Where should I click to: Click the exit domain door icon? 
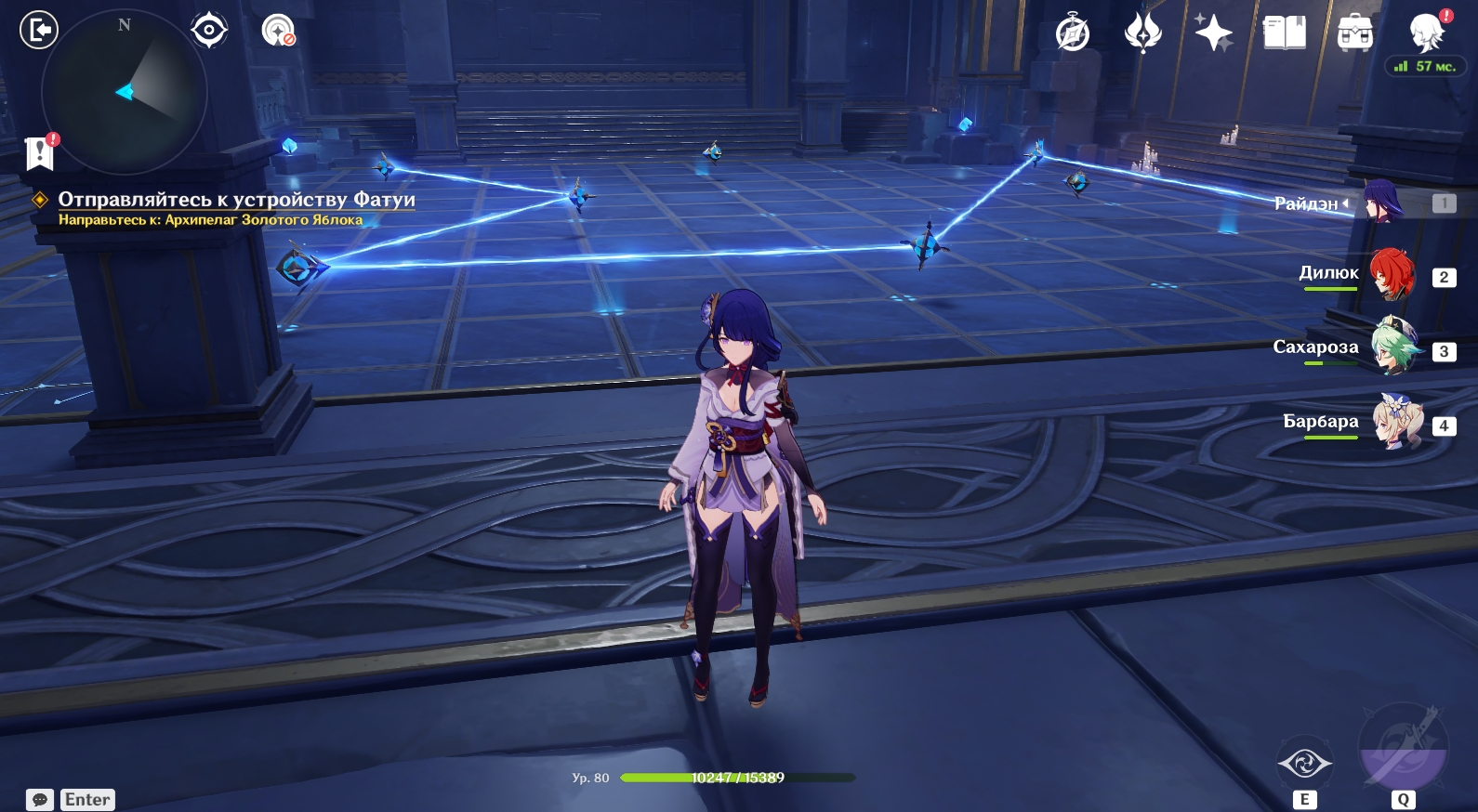point(39,31)
